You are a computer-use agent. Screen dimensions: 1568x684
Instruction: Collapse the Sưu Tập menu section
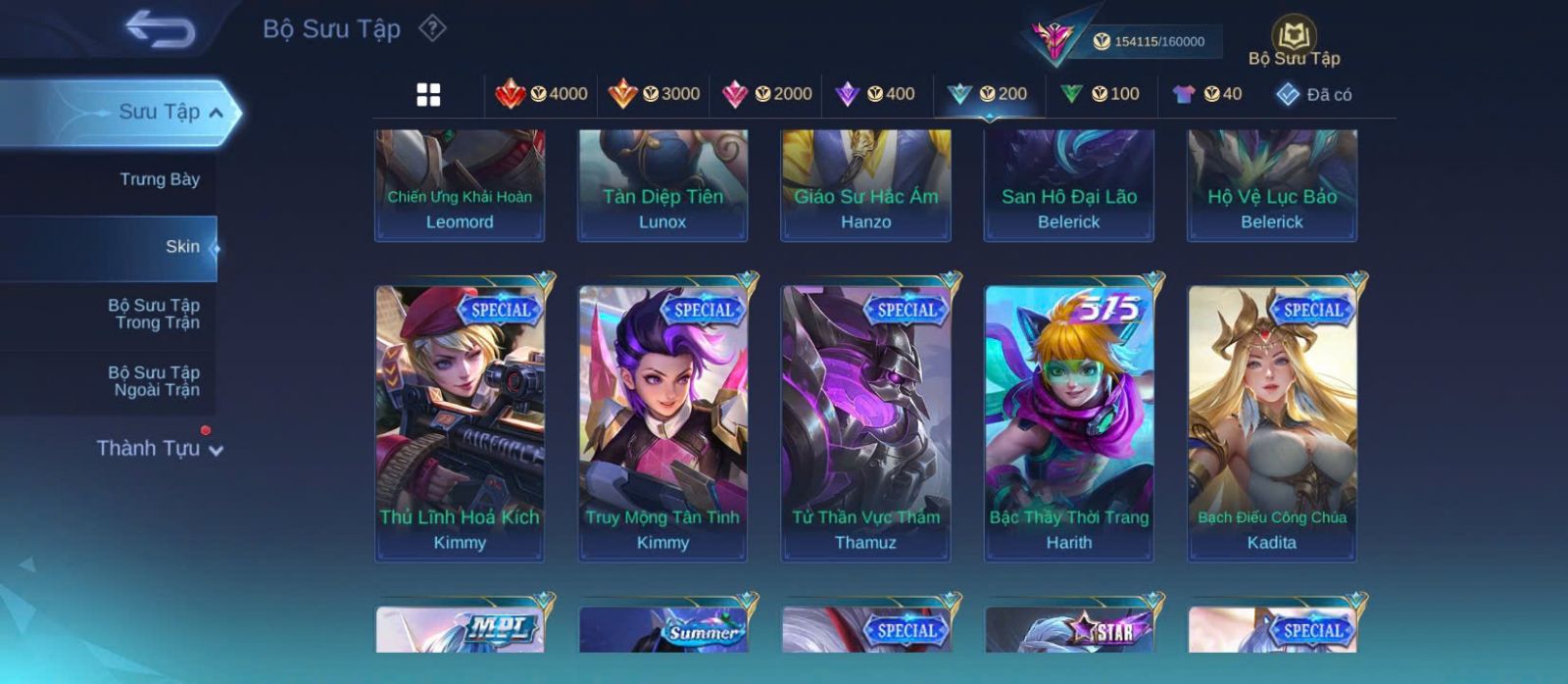217,113
